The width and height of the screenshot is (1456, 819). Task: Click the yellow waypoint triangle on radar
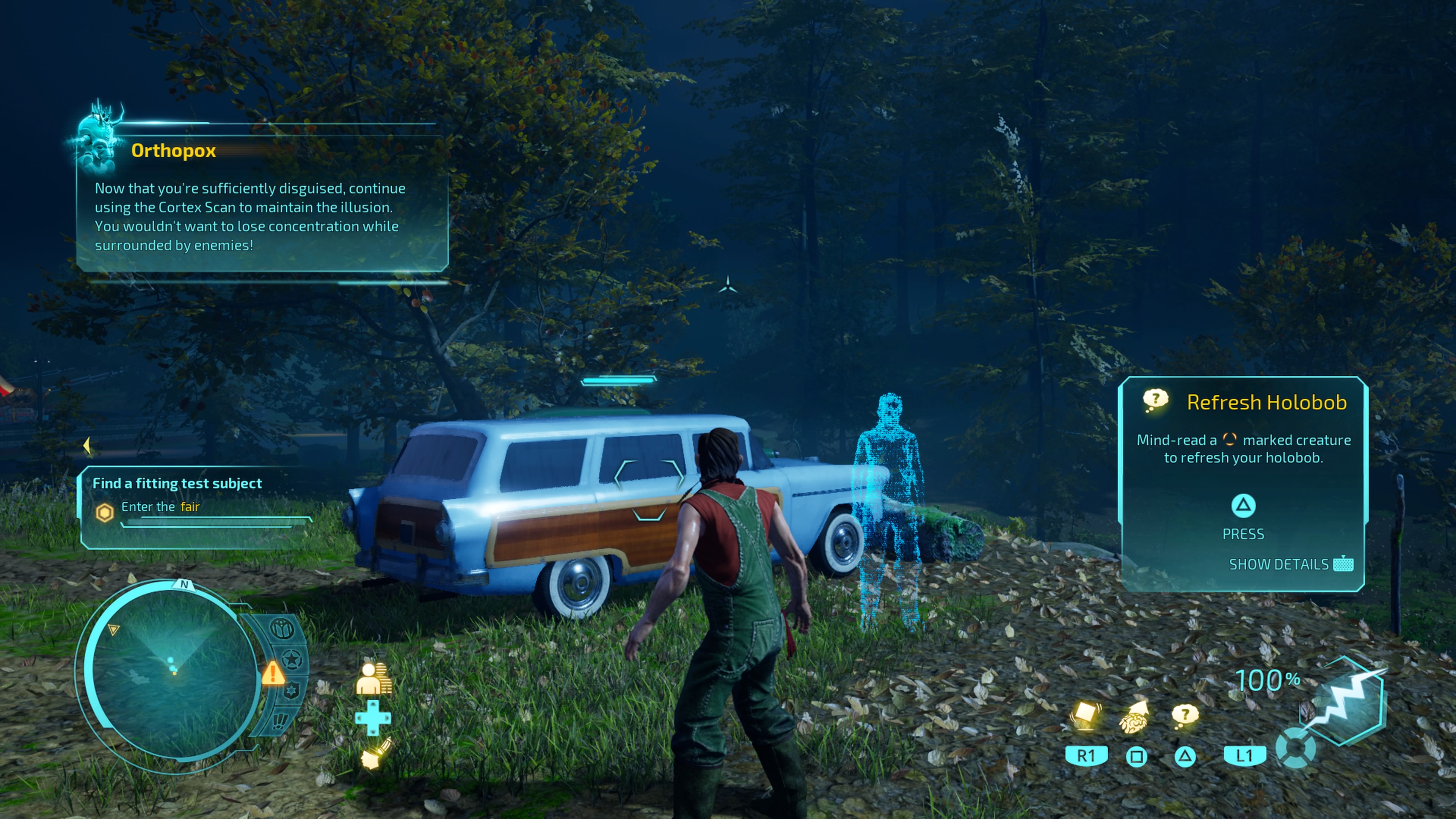coord(114,629)
